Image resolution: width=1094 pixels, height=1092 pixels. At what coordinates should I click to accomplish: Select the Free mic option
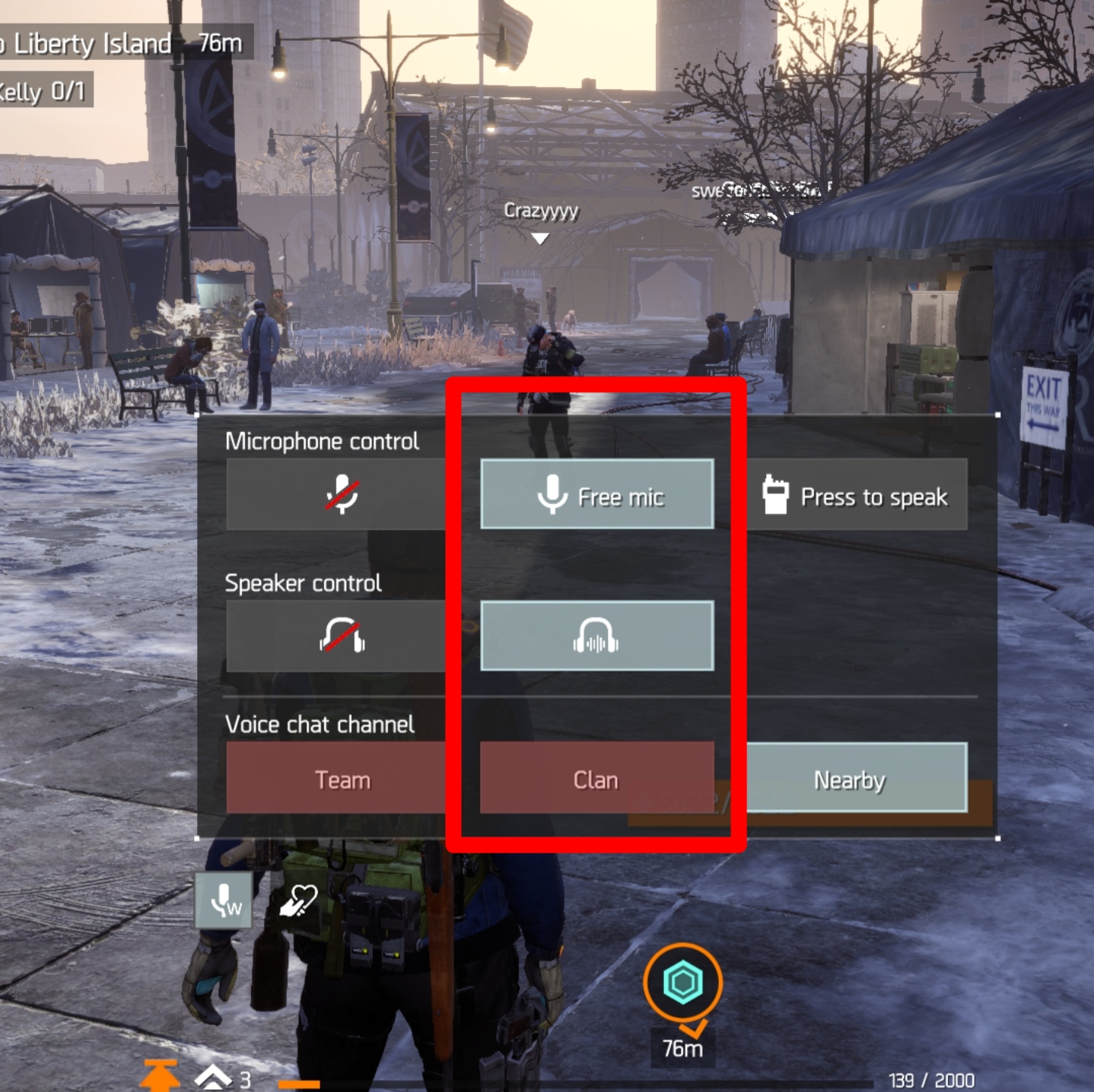(x=597, y=494)
